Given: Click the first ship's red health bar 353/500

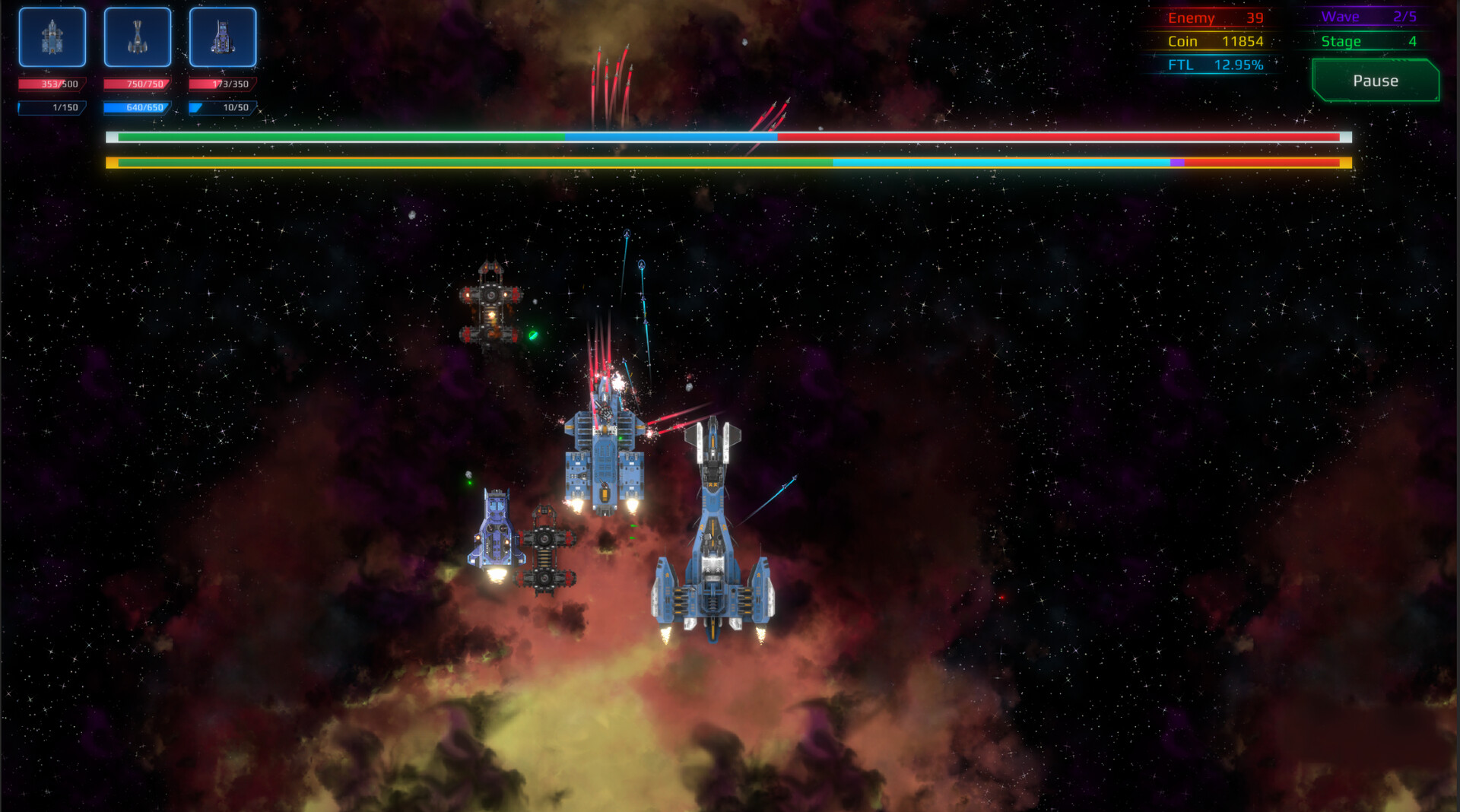Looking at the screenshot, I should 52,83.
